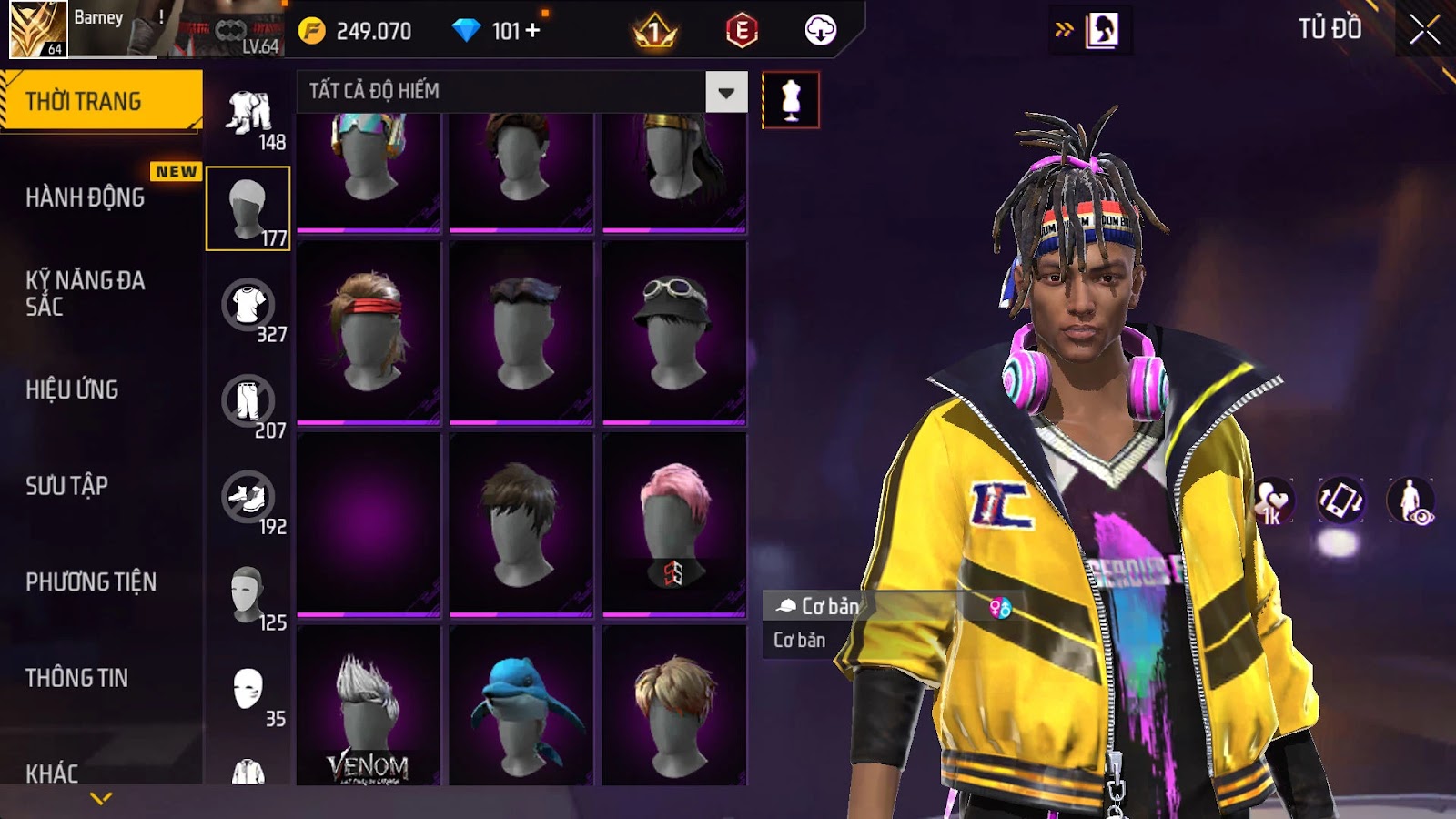Pick the shoes category showing 192
This screenshot has width=1456, height=819.
(248, 498)
